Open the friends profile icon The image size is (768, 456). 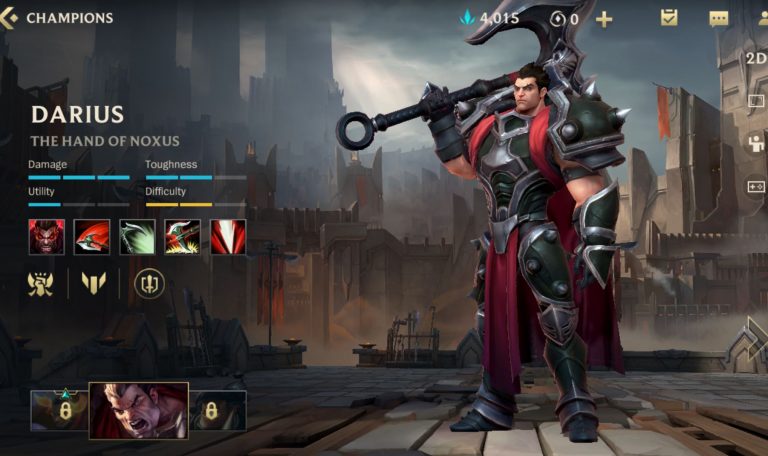(x=762, y=18)
